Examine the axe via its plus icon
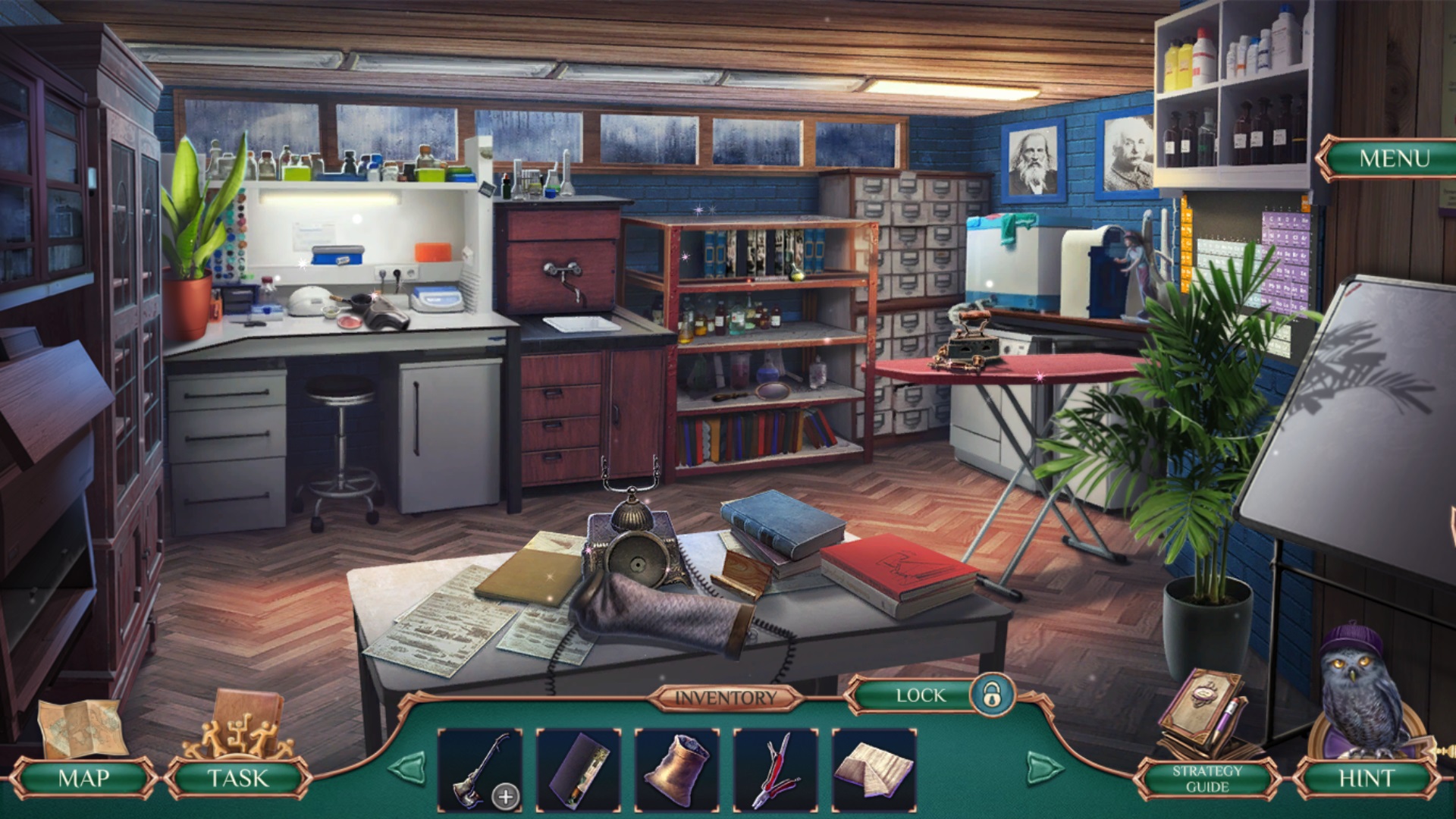The height and width of the screenshot is (819, 1456). [x=506, y=796]
